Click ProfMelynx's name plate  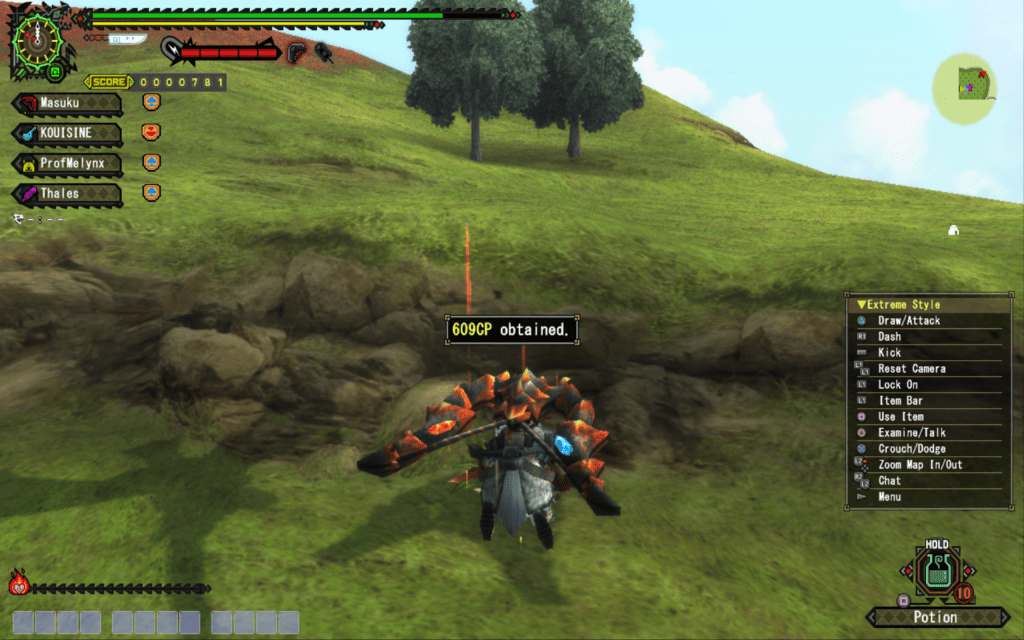coord(66,163)
